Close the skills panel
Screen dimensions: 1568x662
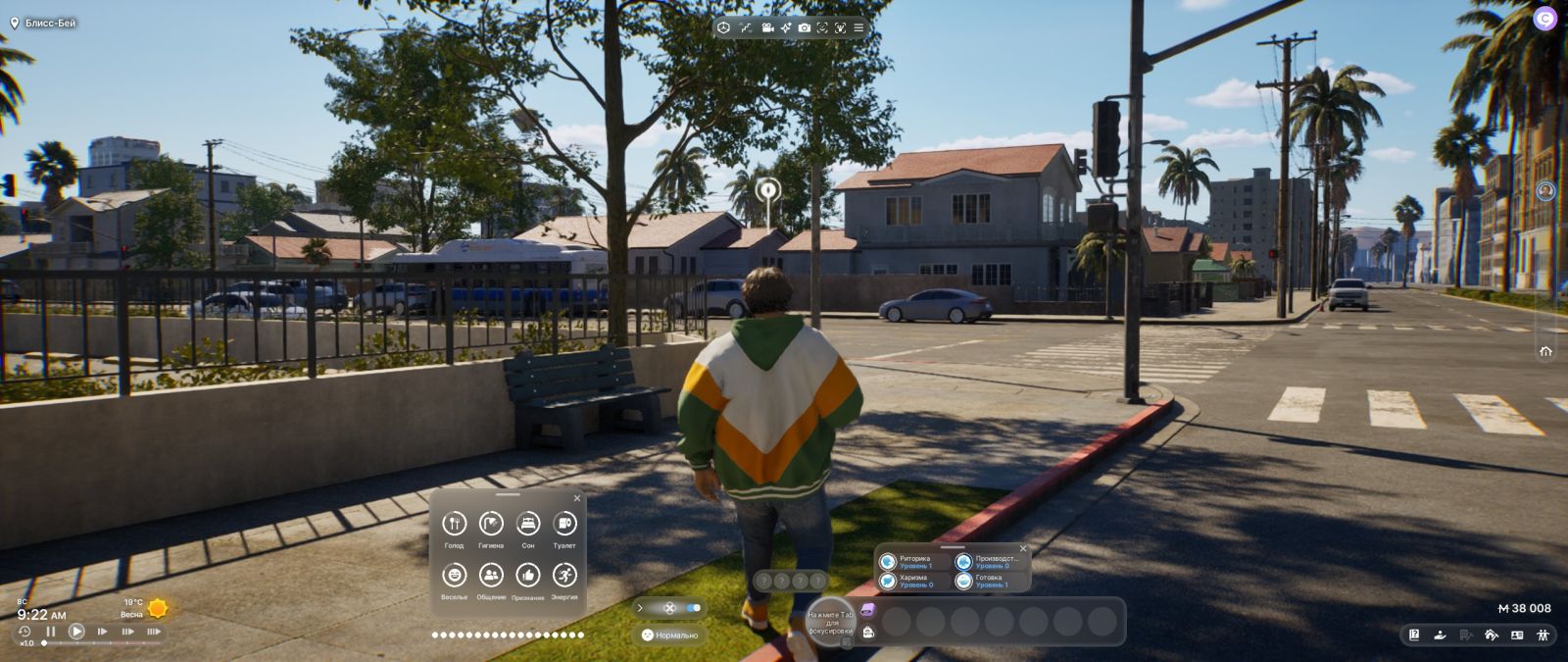point(1023,549)
